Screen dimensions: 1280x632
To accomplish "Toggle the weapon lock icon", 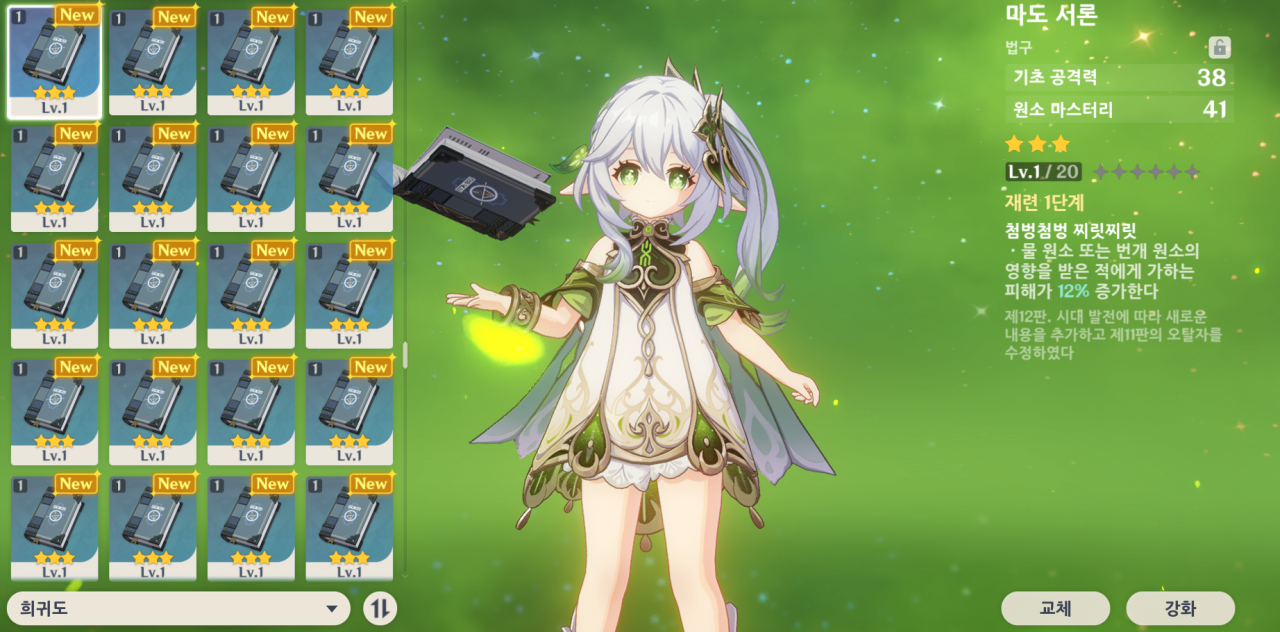I will [1219, 47].
